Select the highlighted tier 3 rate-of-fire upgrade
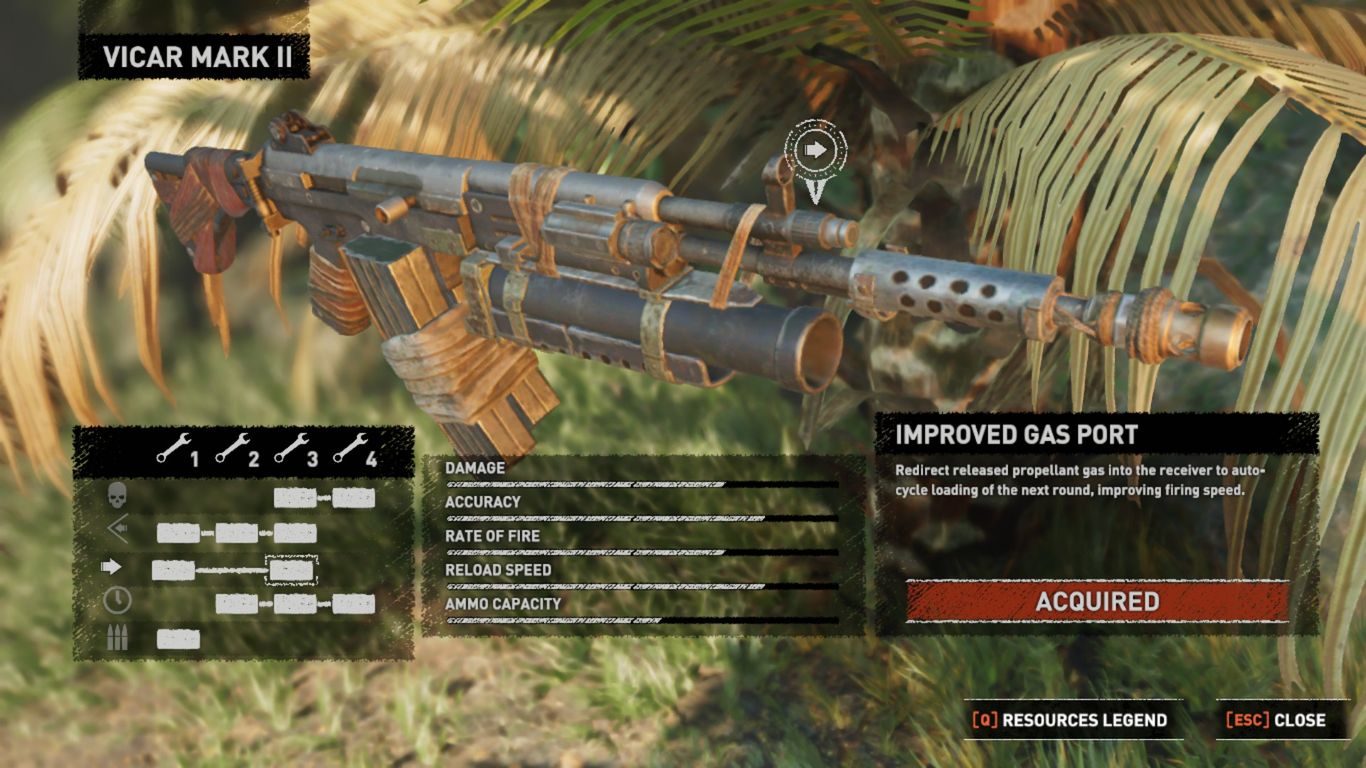Image resolution: width=1366 pixels, height=768 pixels. (x=292, y=570)
